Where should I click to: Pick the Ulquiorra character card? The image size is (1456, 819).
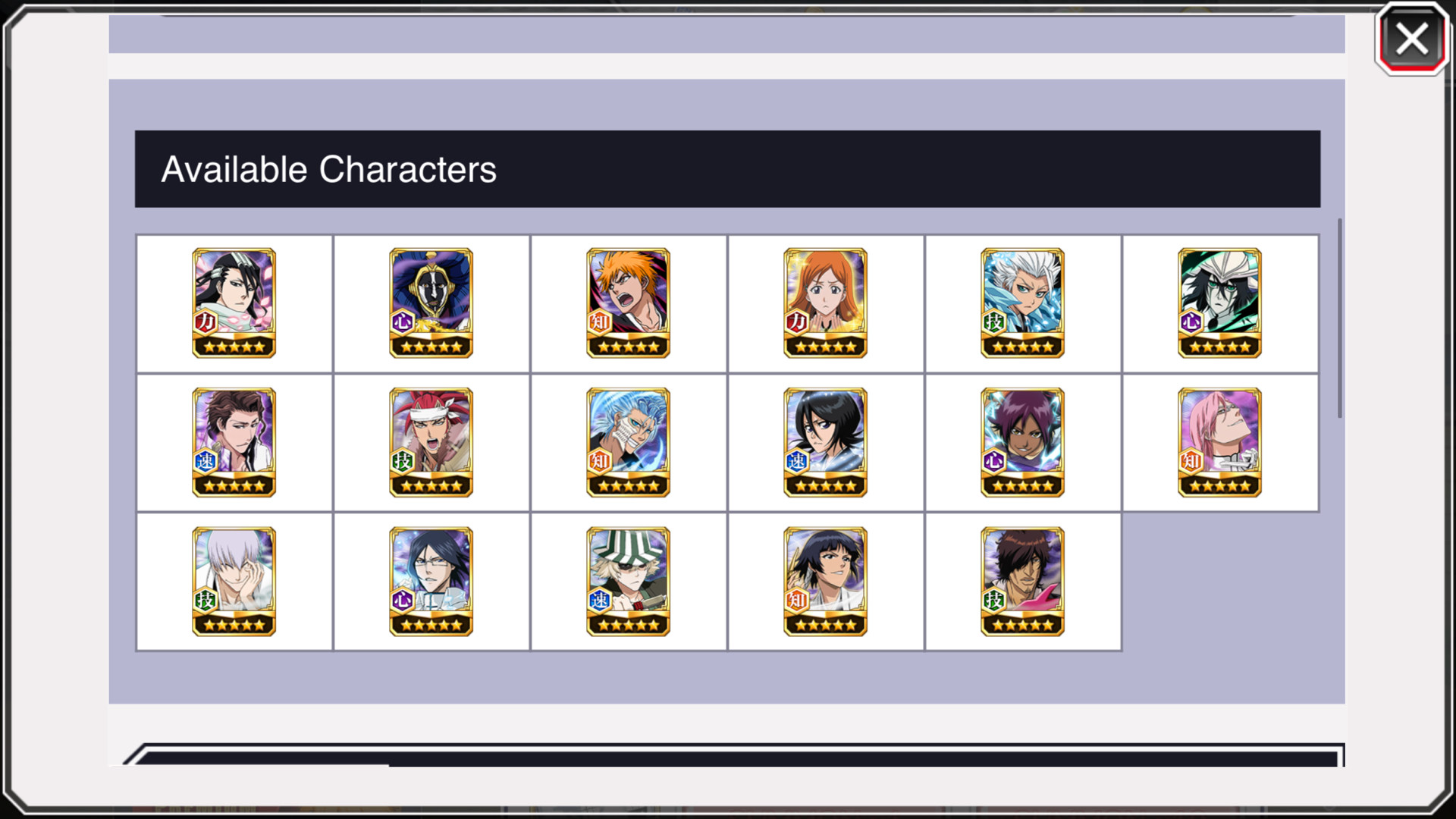1219,302
